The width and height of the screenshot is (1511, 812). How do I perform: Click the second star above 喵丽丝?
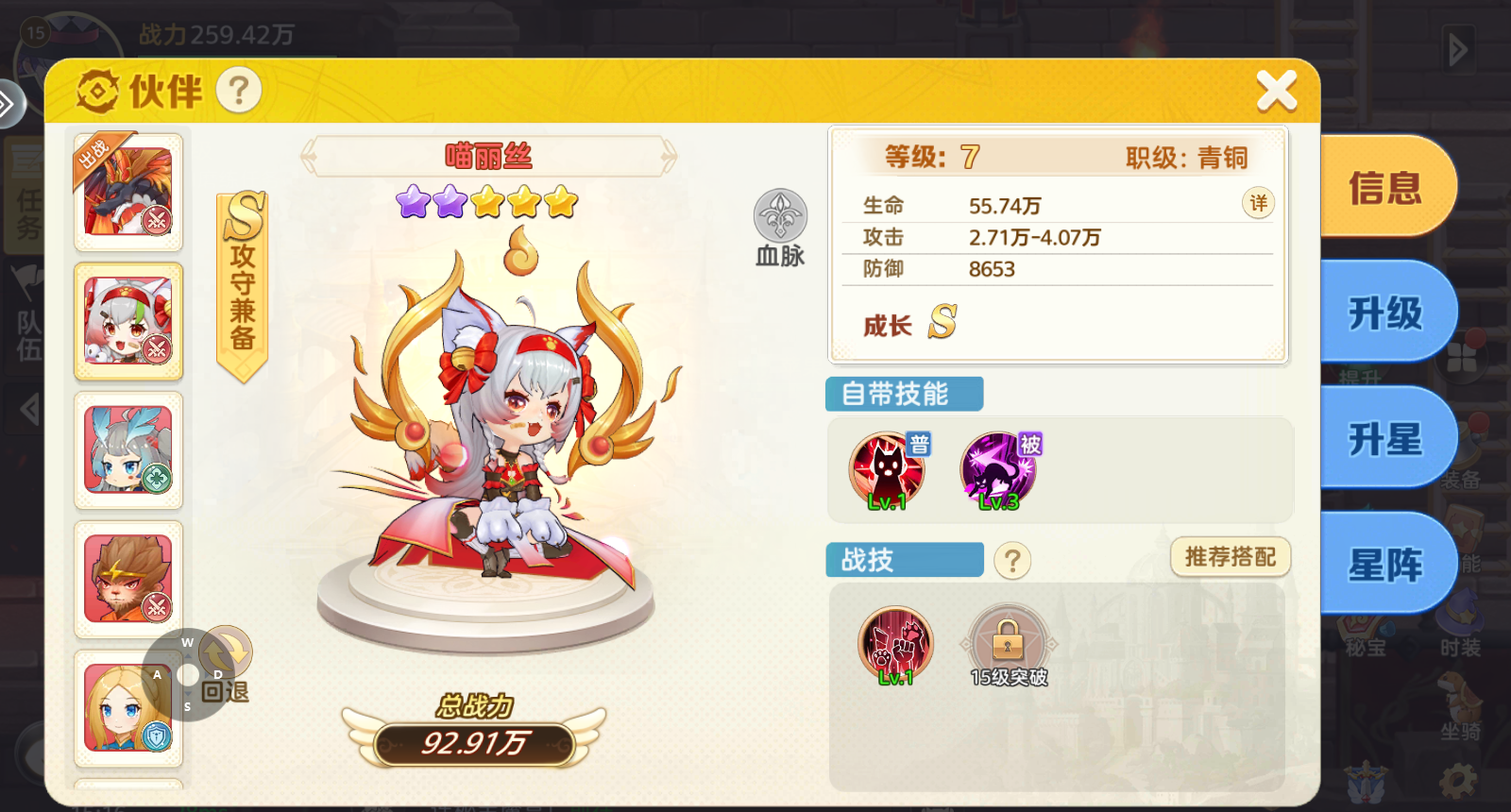[x=450, y=201]
